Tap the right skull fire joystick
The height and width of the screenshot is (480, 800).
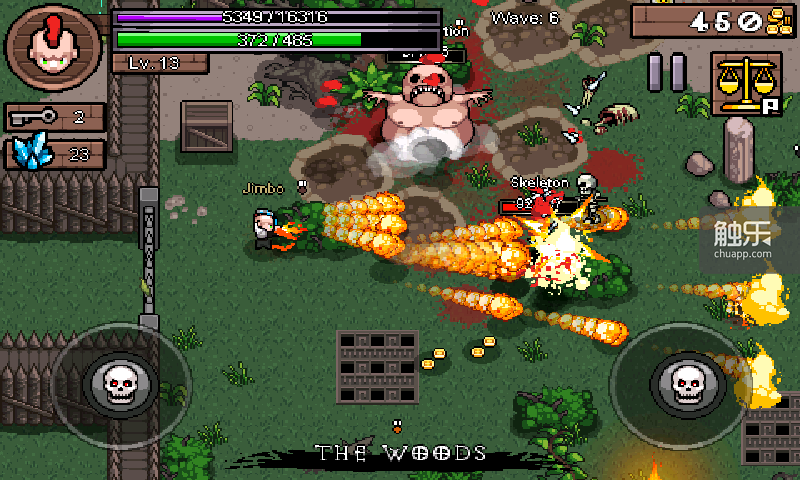[x=688, y=383]
